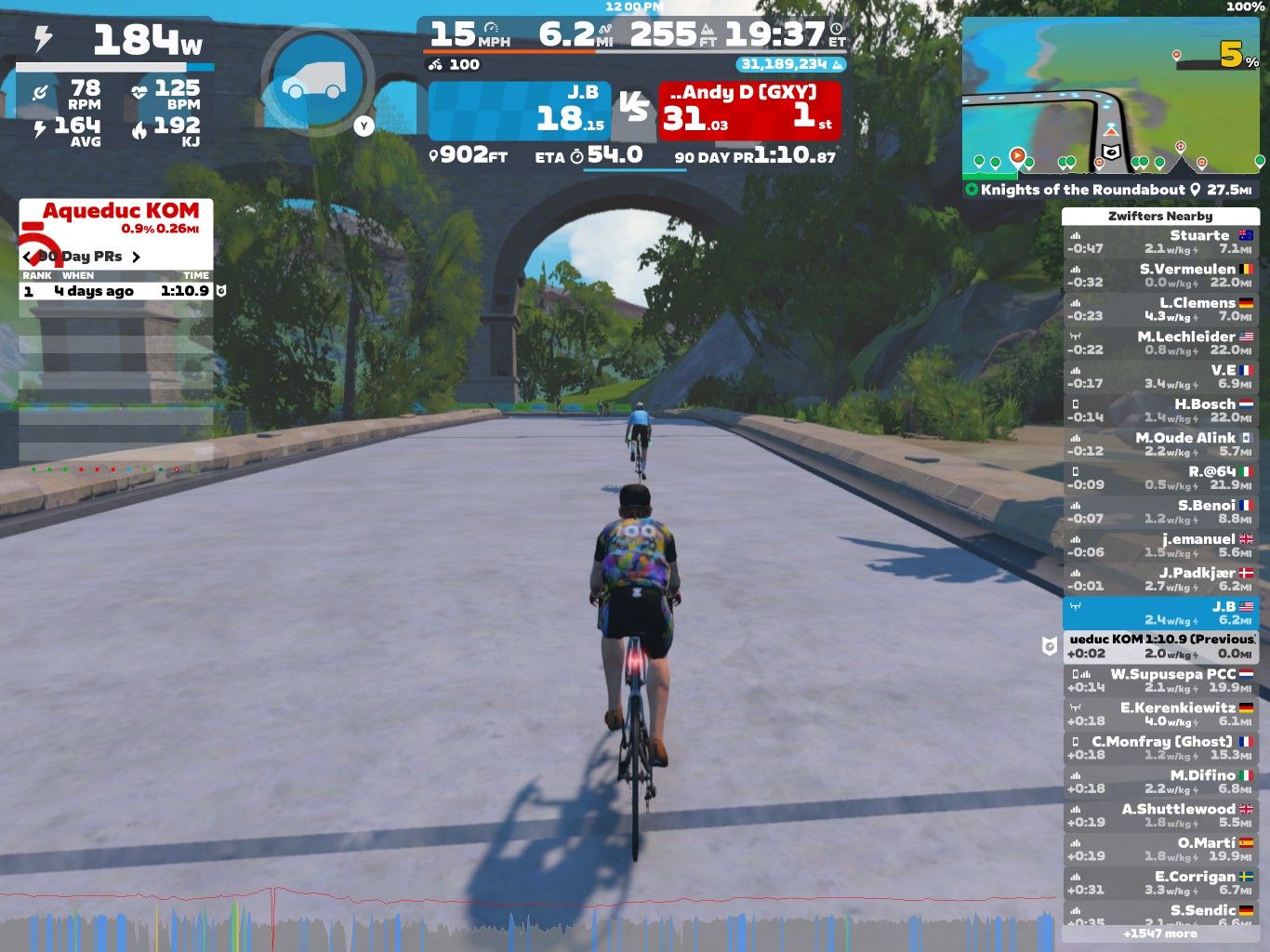The image size is (1270, 952).
Task: Select the 4 days ago PR row
Action: click(117, 291)
